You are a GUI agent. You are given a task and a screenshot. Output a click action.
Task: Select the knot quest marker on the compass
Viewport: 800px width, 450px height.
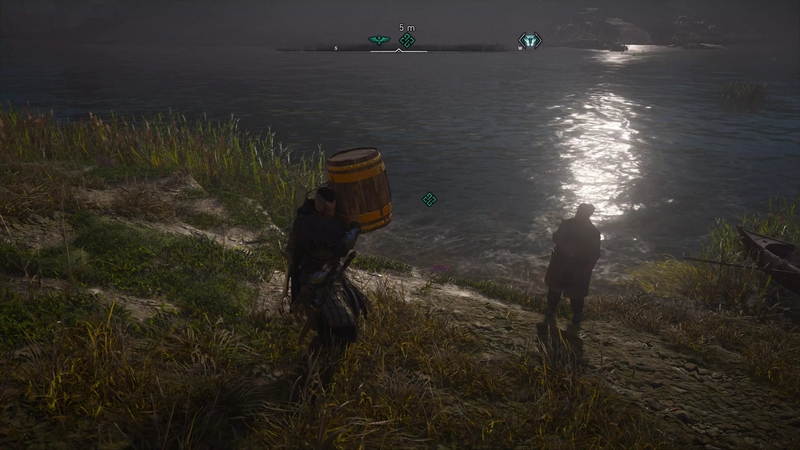click(x=407, y=40)
